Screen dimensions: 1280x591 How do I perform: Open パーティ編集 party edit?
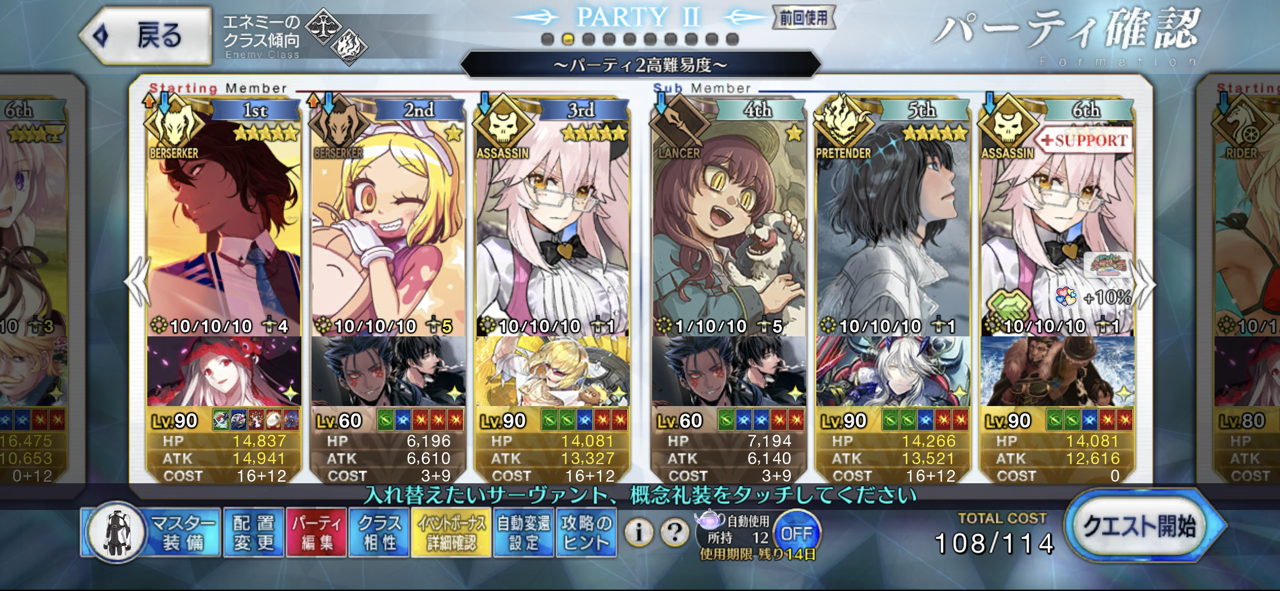click(316, 532)
